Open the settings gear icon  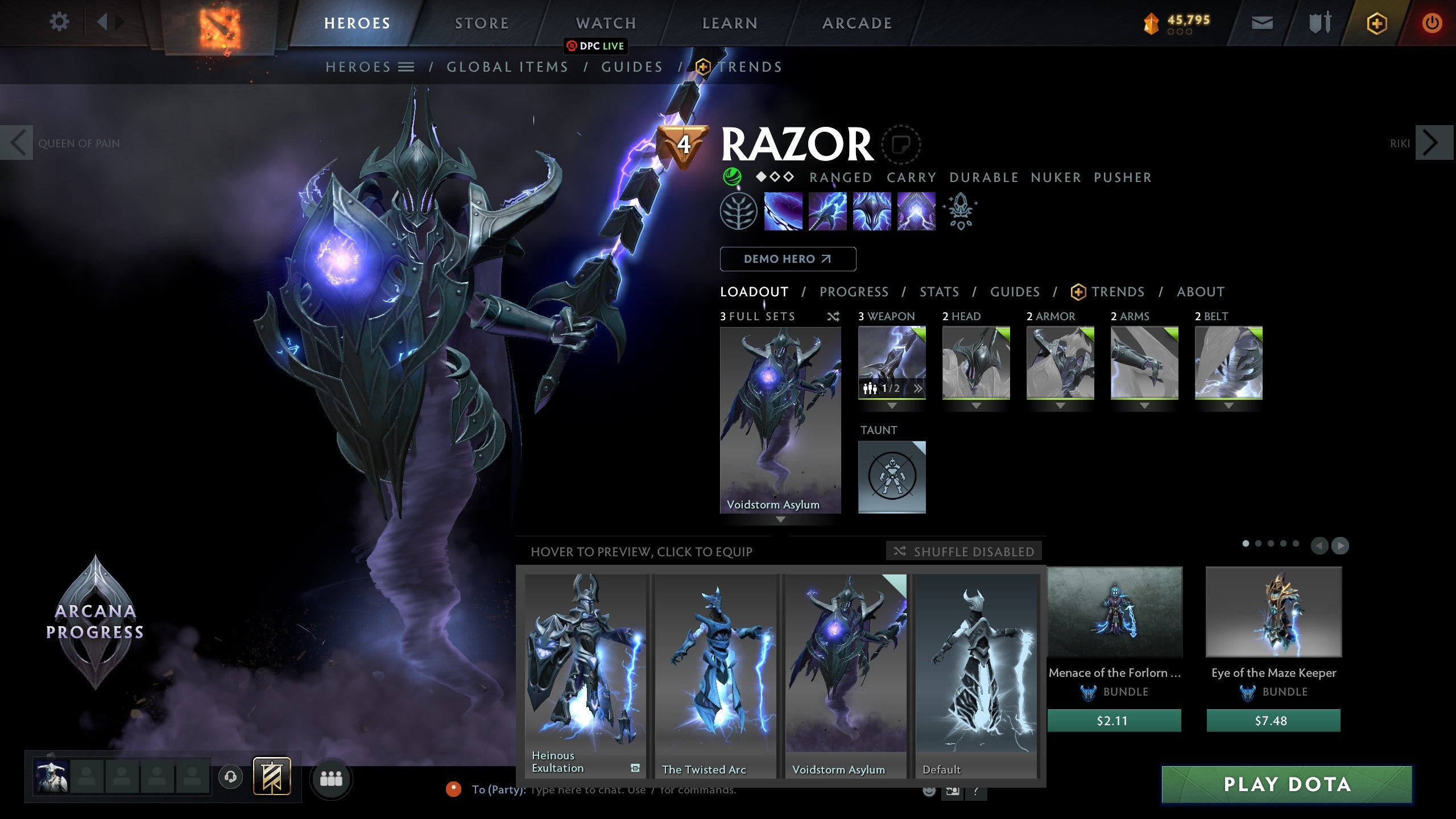click(x=59, y=22)
